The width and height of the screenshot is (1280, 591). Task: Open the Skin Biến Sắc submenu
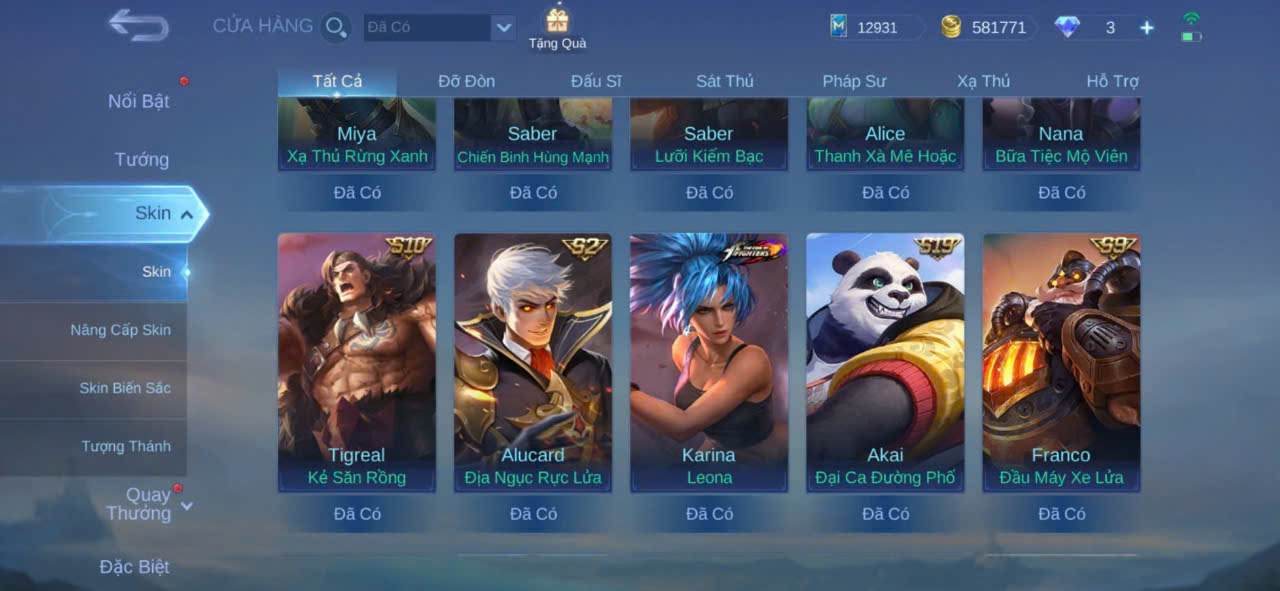coord(125,388)
